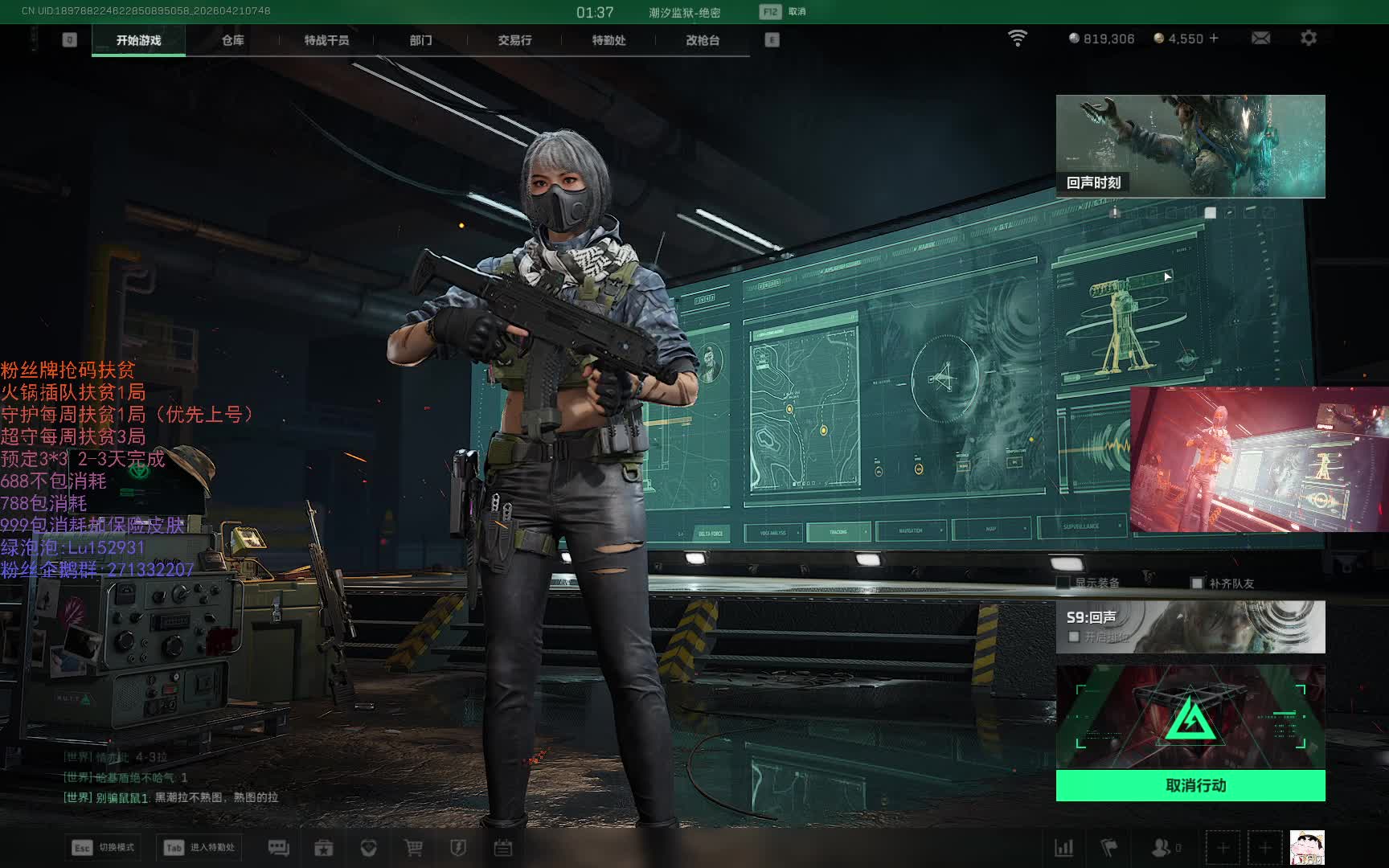Toggle the 补齐队友 fill teammates checkbox

[1197, 583]
